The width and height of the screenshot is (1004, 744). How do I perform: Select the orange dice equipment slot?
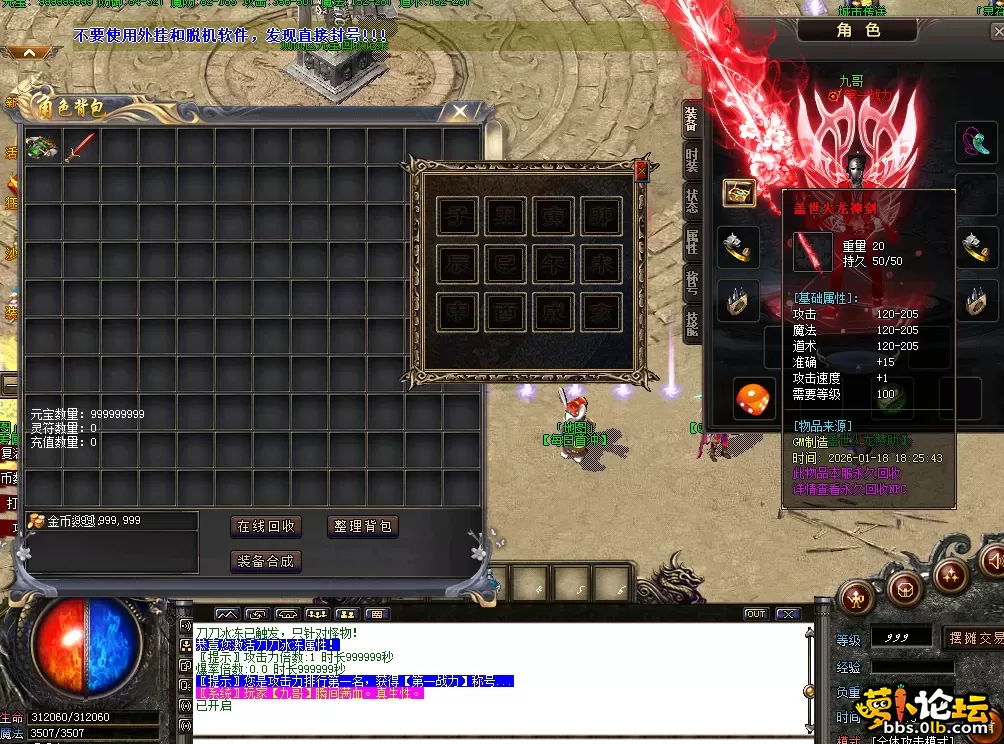tap(754, 399)
